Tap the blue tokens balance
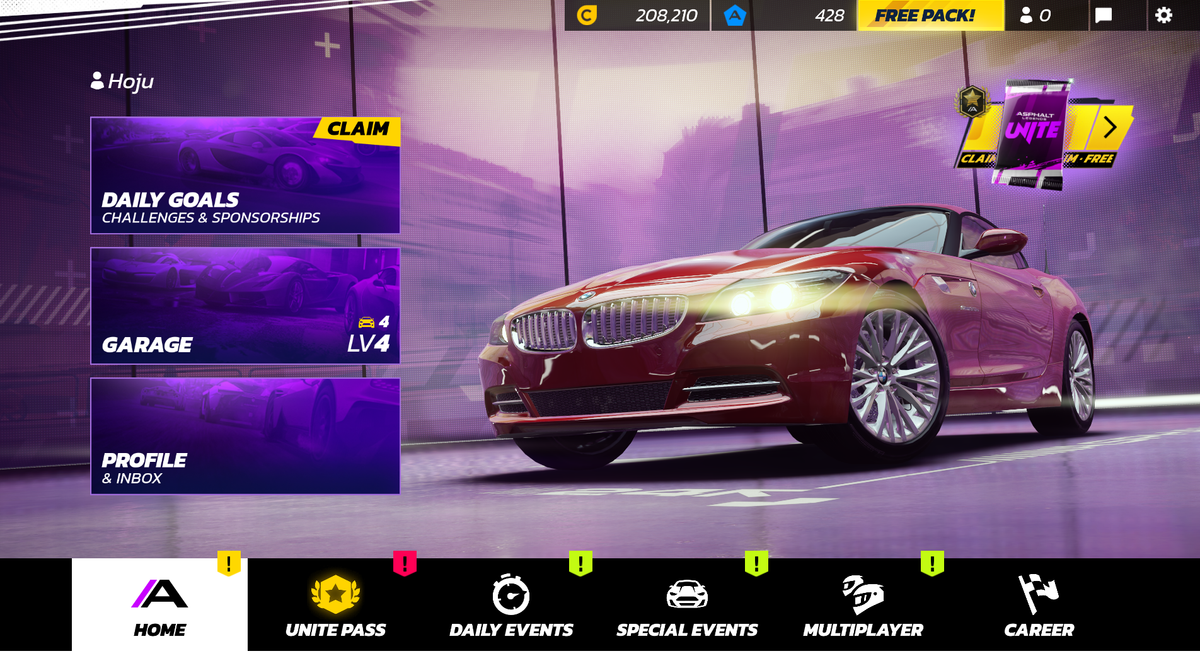This screenshot has width=1200, height=654. (785, 16)
